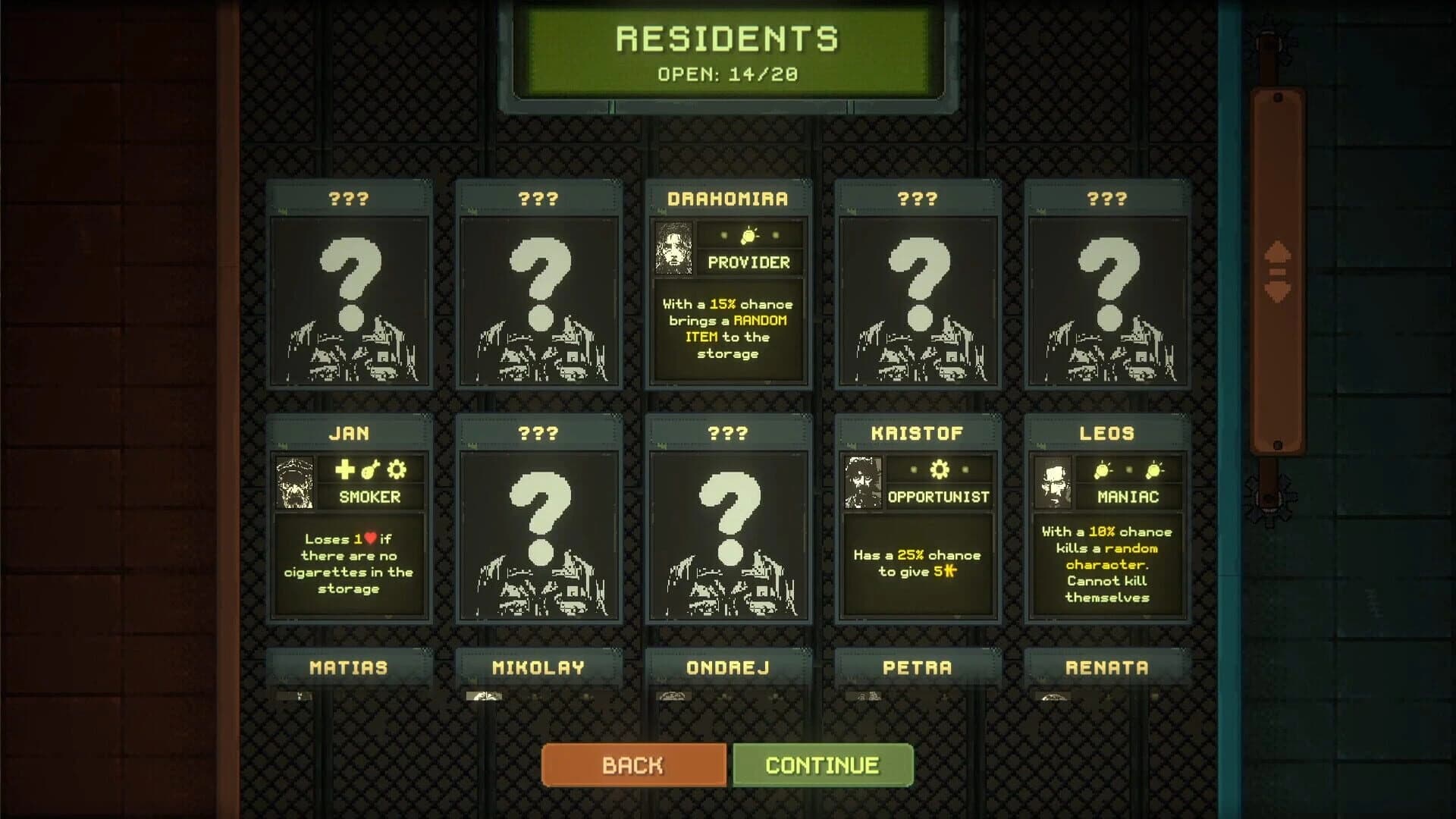Click the CONTINUE button
Image resolution: width=1456 pixels, height=819 pixels.
(821, 764)
